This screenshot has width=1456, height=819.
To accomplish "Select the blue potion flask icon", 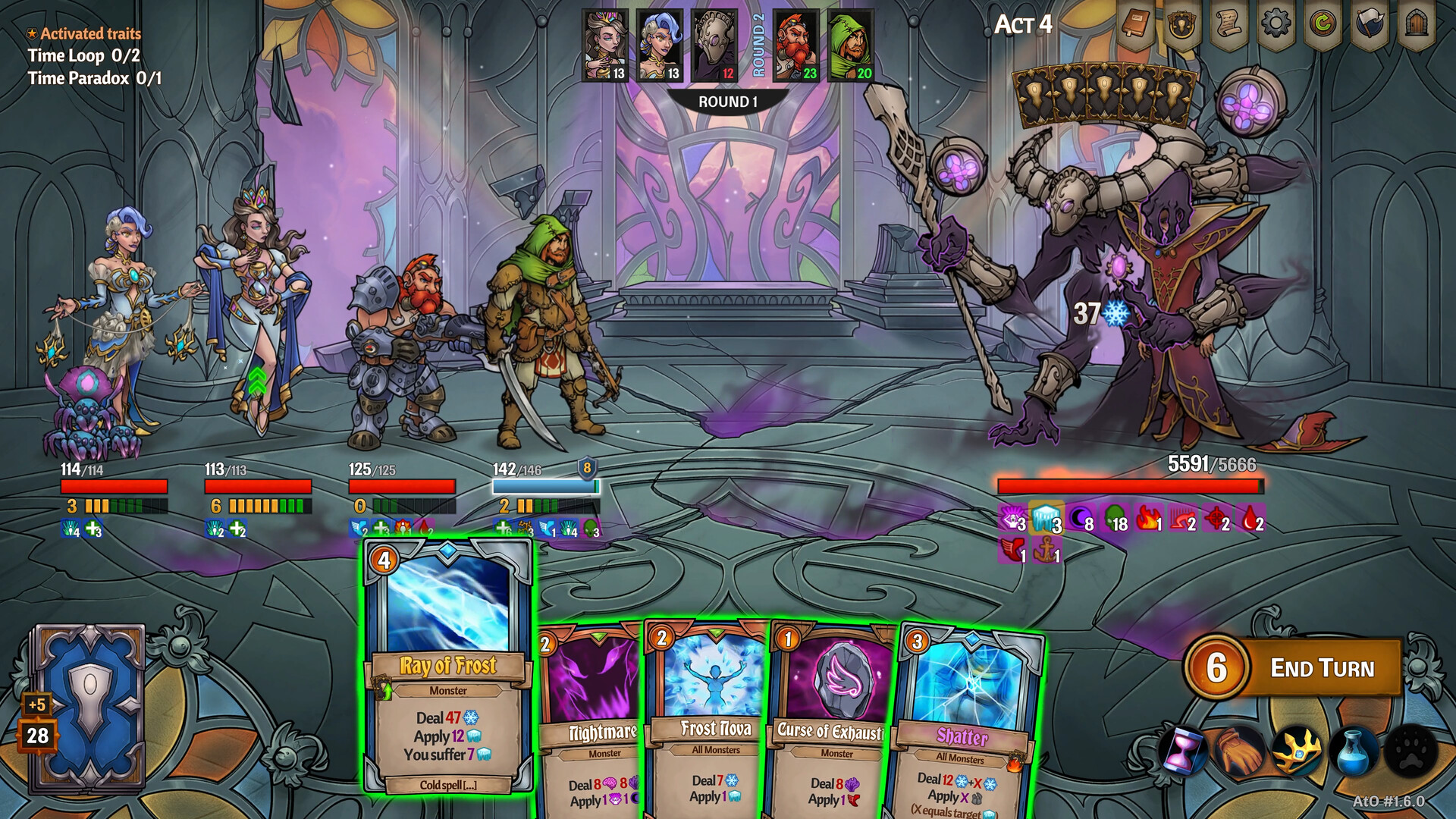I will click(x=1354, y=751).
